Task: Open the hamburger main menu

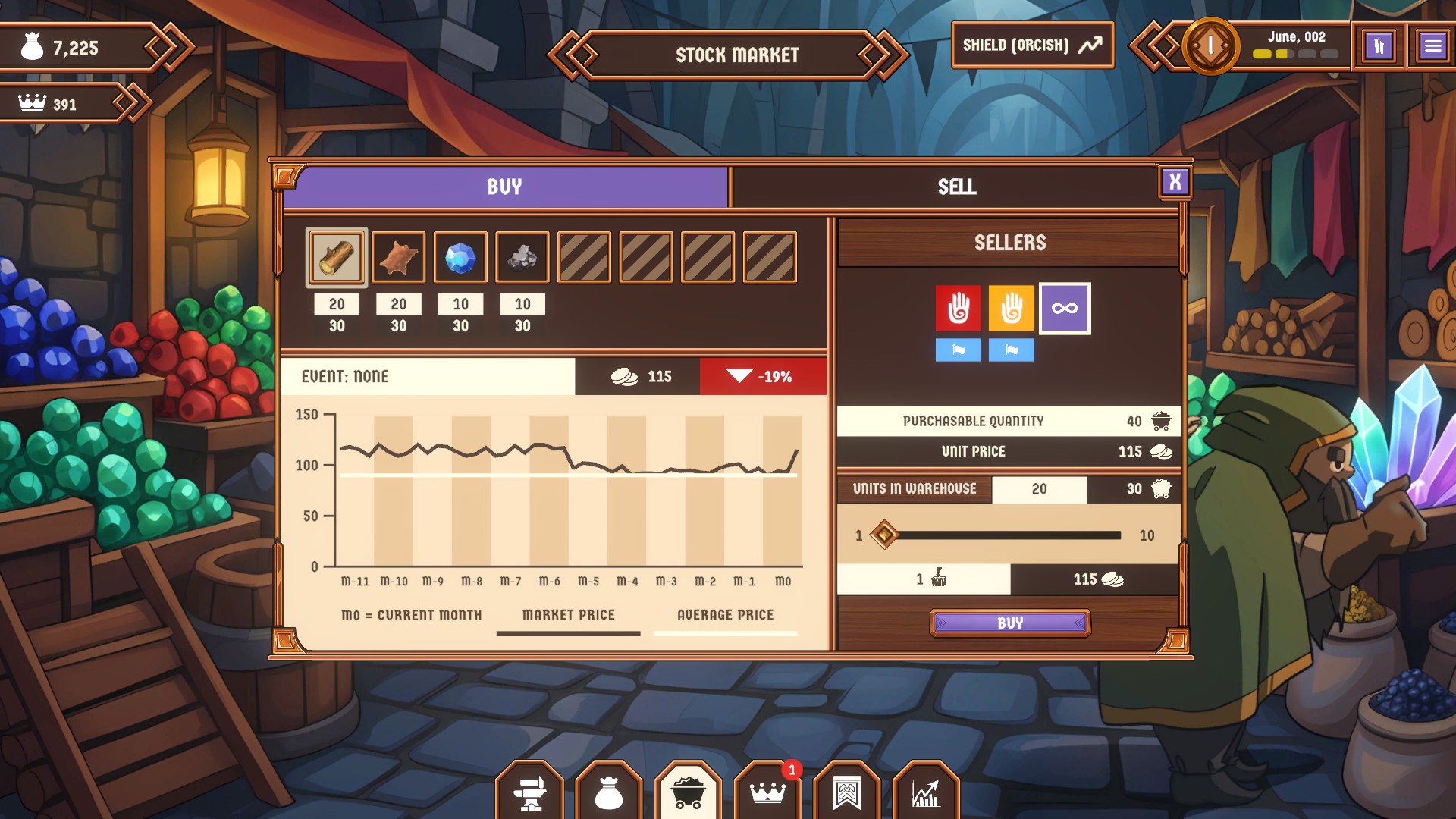Action: (1432, 46)
